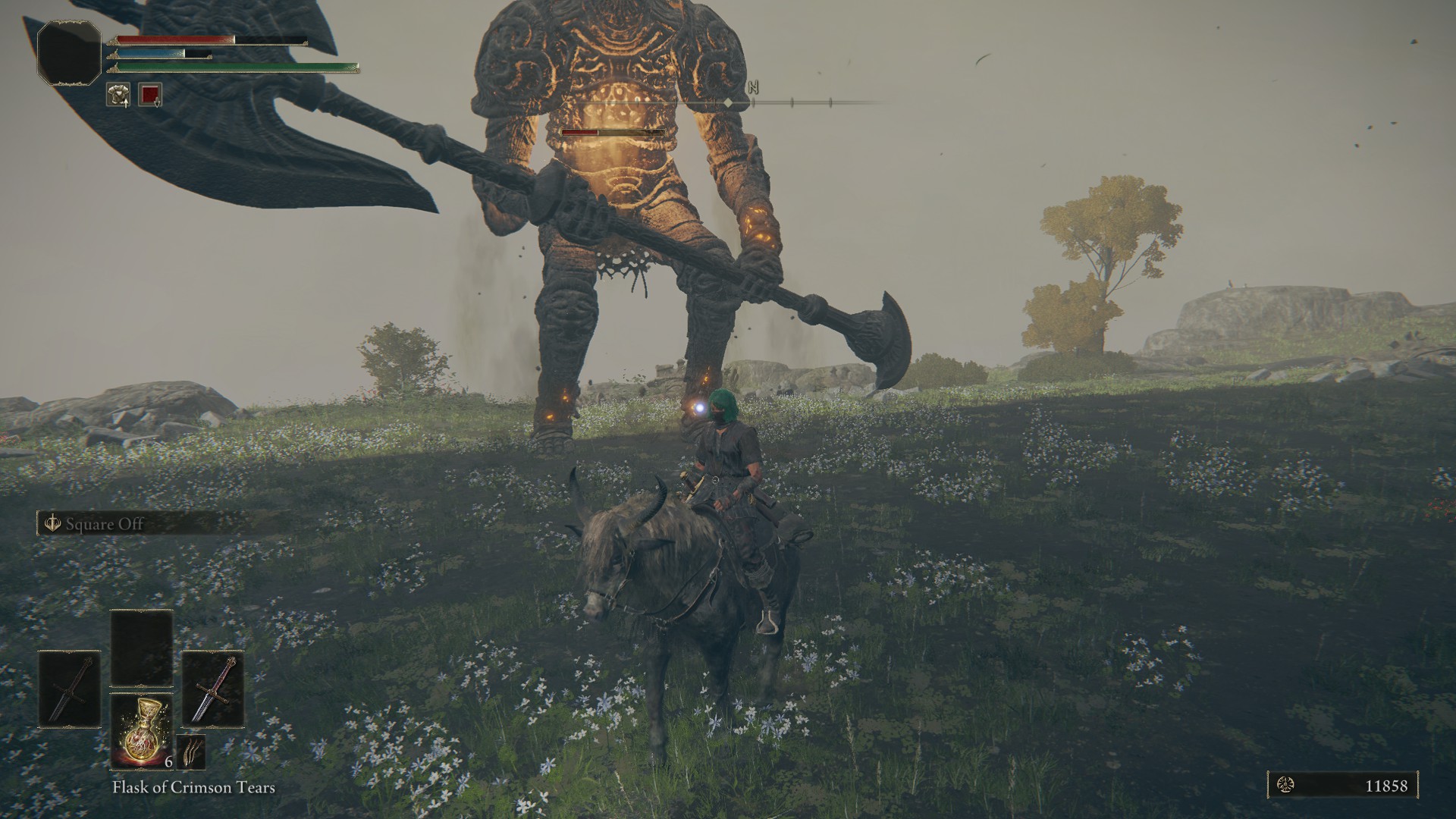Image resolution: width=1456 pixels, height=819 pixels.
Task: Select the darkened left-hand weapon slot
Action: [70, 689]
